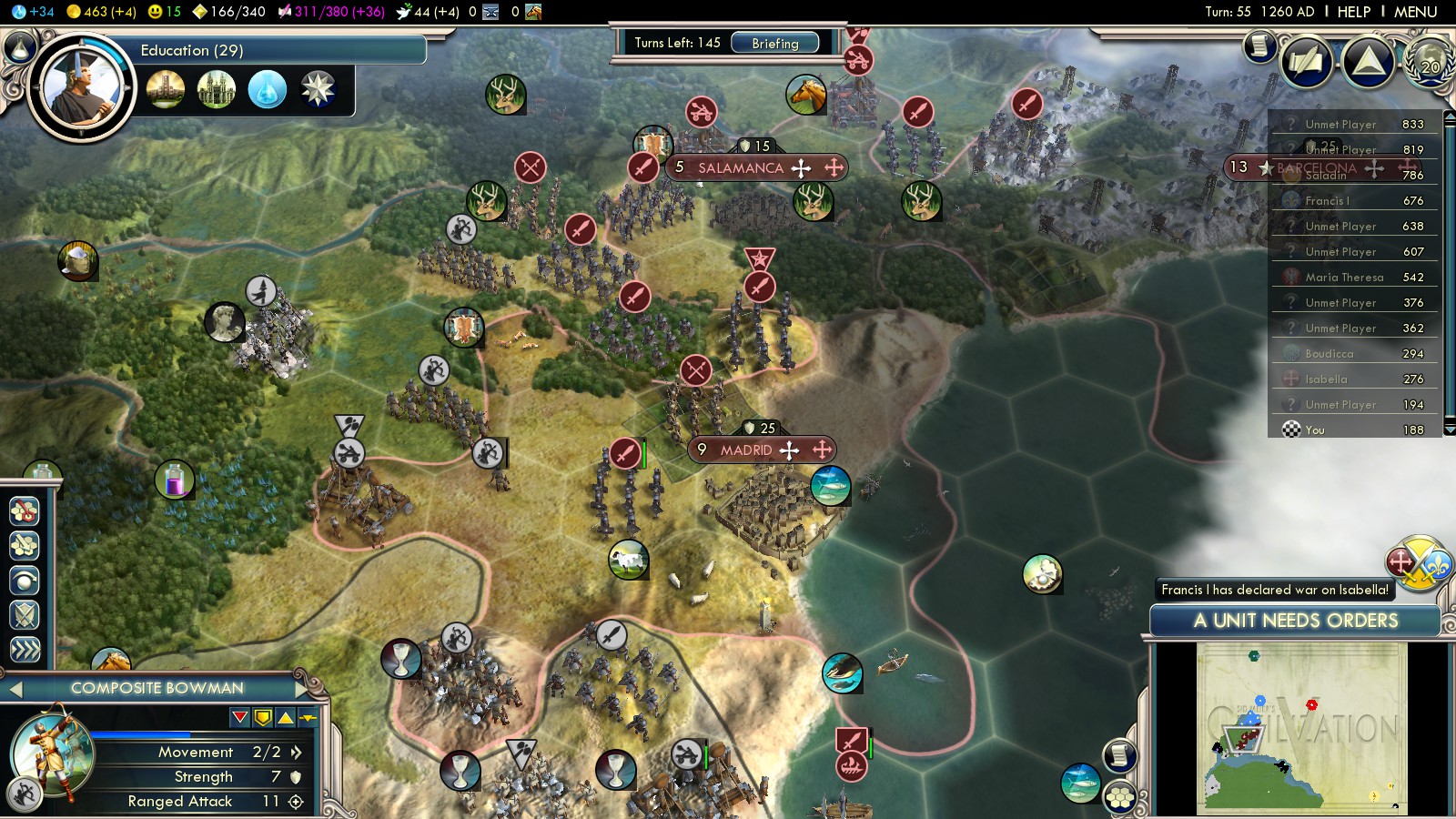The image size is (1456, 819).
Task: Select the next unit arrow
Action: click(302, 689)
